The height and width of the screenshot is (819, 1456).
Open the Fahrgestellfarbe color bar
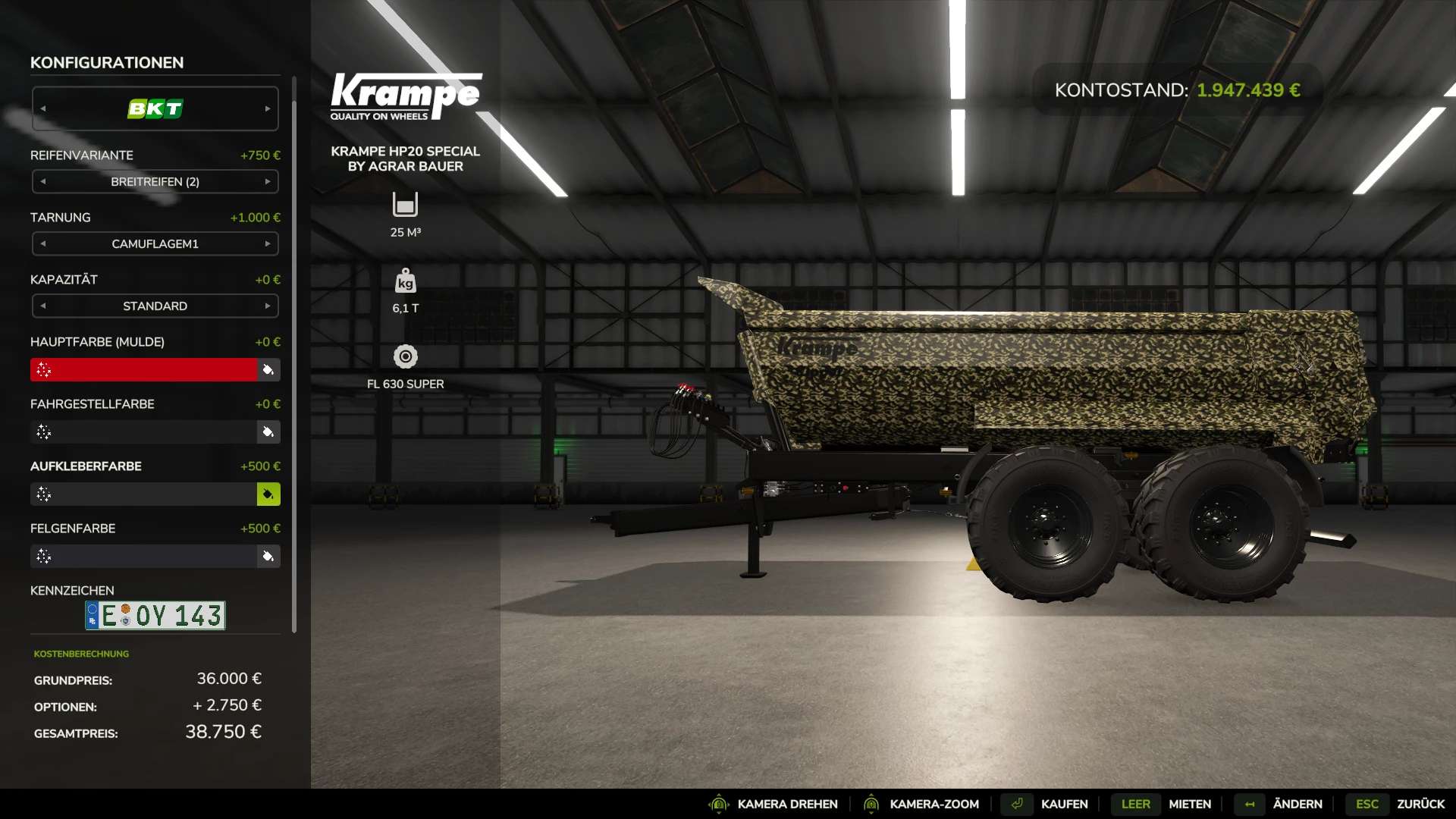pyautogui.click(x=144, y=432)
